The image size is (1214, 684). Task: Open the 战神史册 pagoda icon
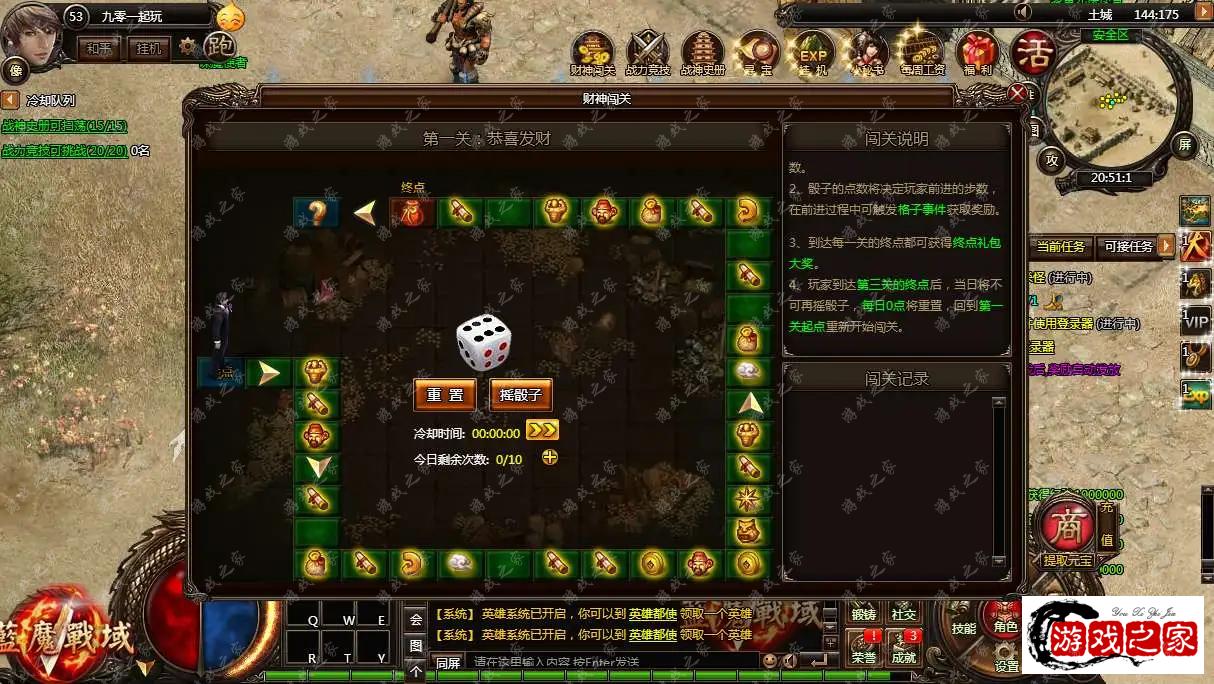click(x=702, y=52)
